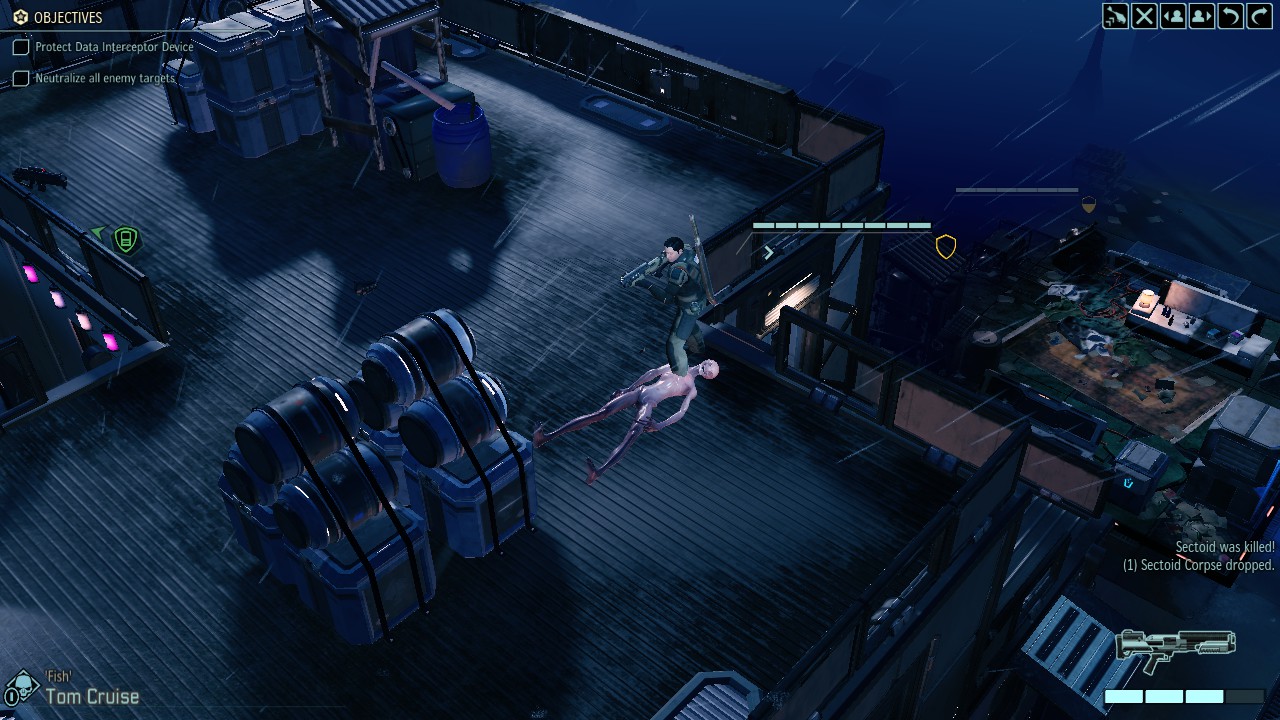Rotate the camera clockwise
The image size is (1280, 720).
pos(1259,16)
